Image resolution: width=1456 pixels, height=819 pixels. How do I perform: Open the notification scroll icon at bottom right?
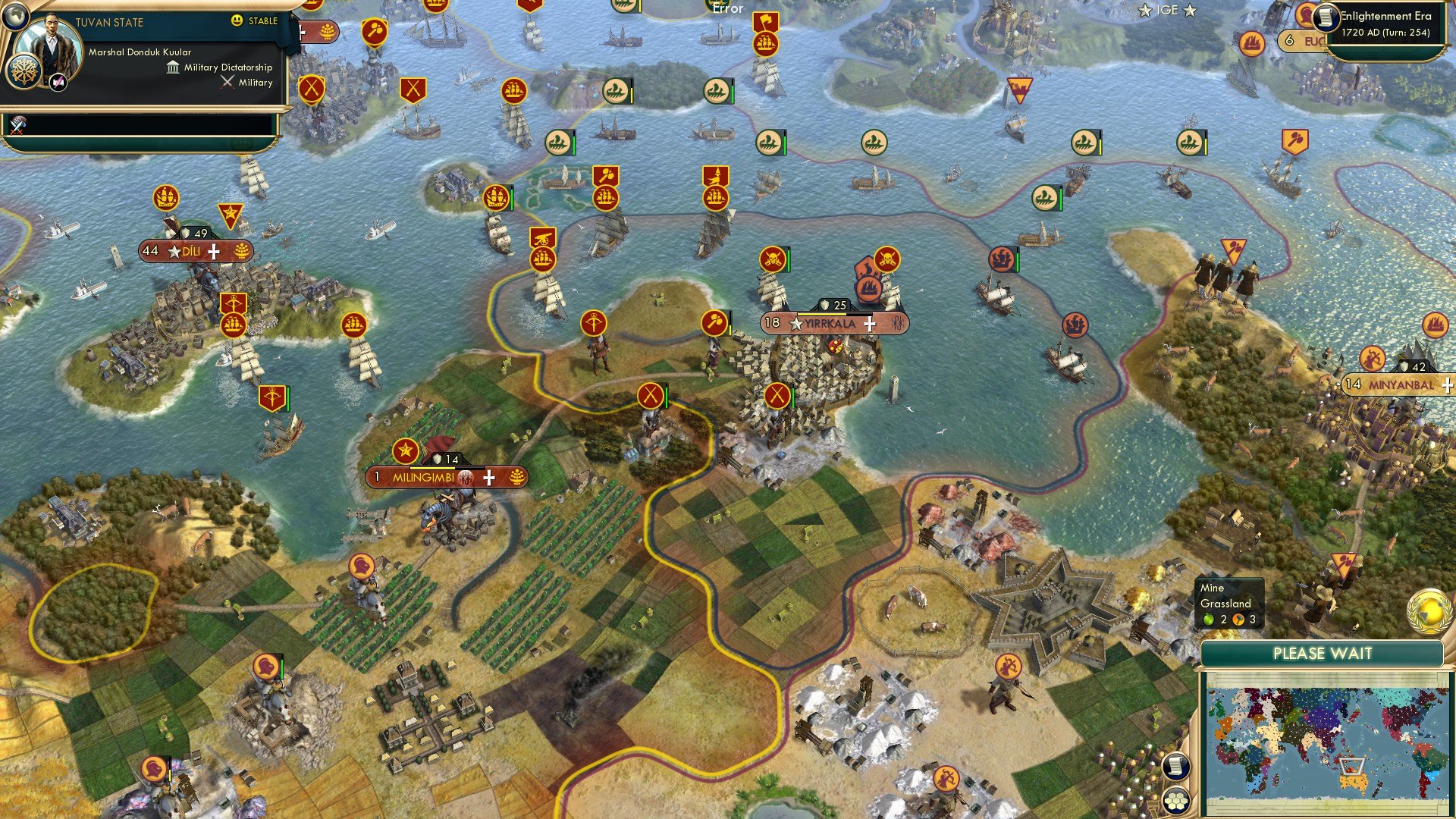click(1175, 767)
